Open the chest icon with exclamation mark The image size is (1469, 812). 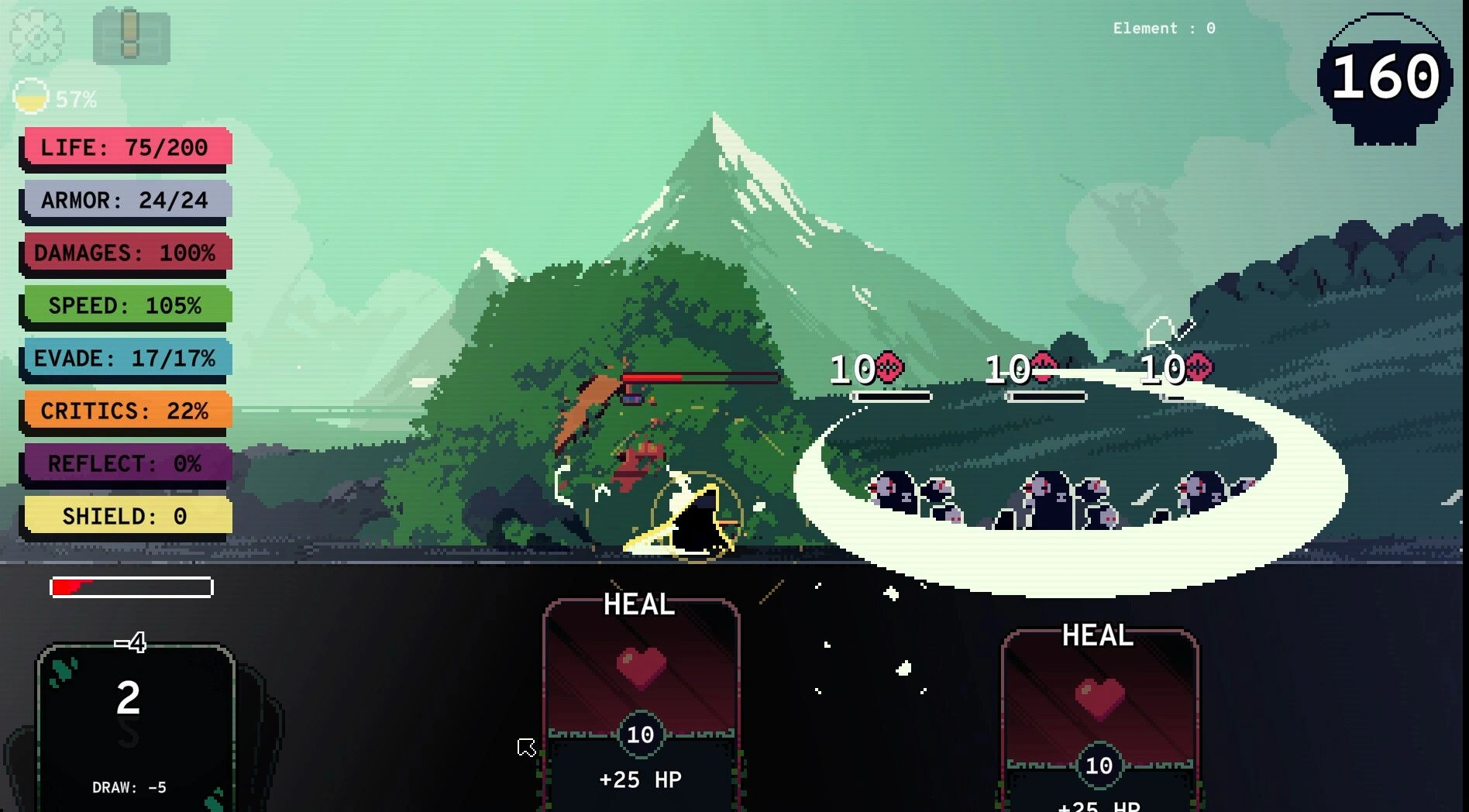[x=131, y=36]
